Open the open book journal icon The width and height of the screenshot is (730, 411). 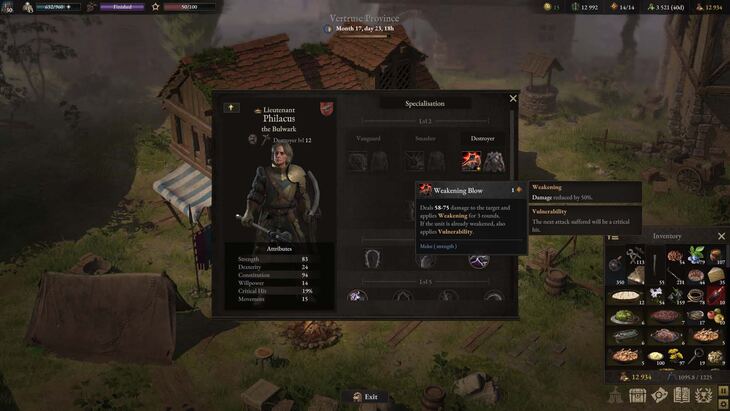click(681, 396)
